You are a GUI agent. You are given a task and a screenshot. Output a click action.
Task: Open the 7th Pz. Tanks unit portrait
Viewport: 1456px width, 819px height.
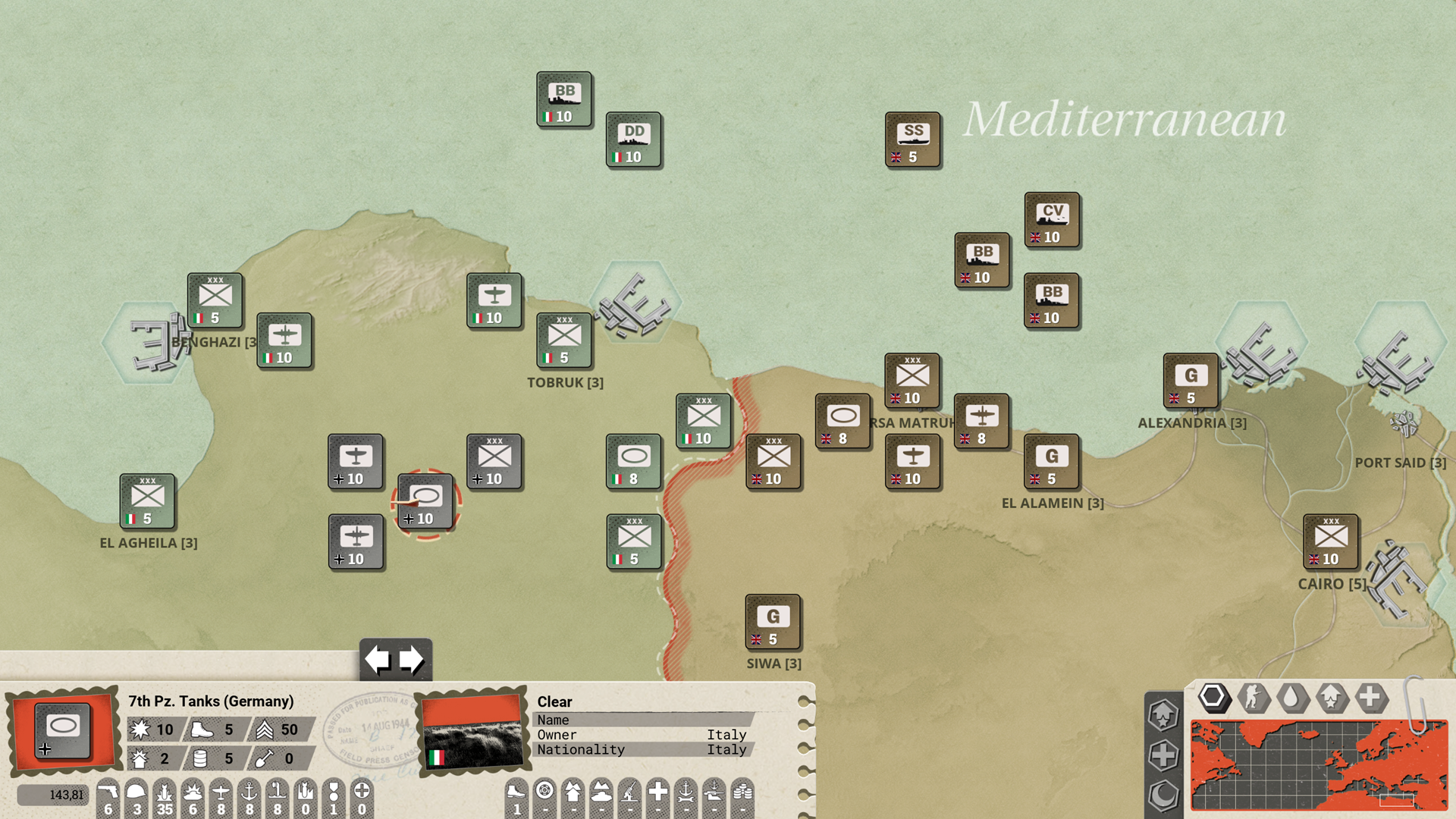click(x=64, y=730)
